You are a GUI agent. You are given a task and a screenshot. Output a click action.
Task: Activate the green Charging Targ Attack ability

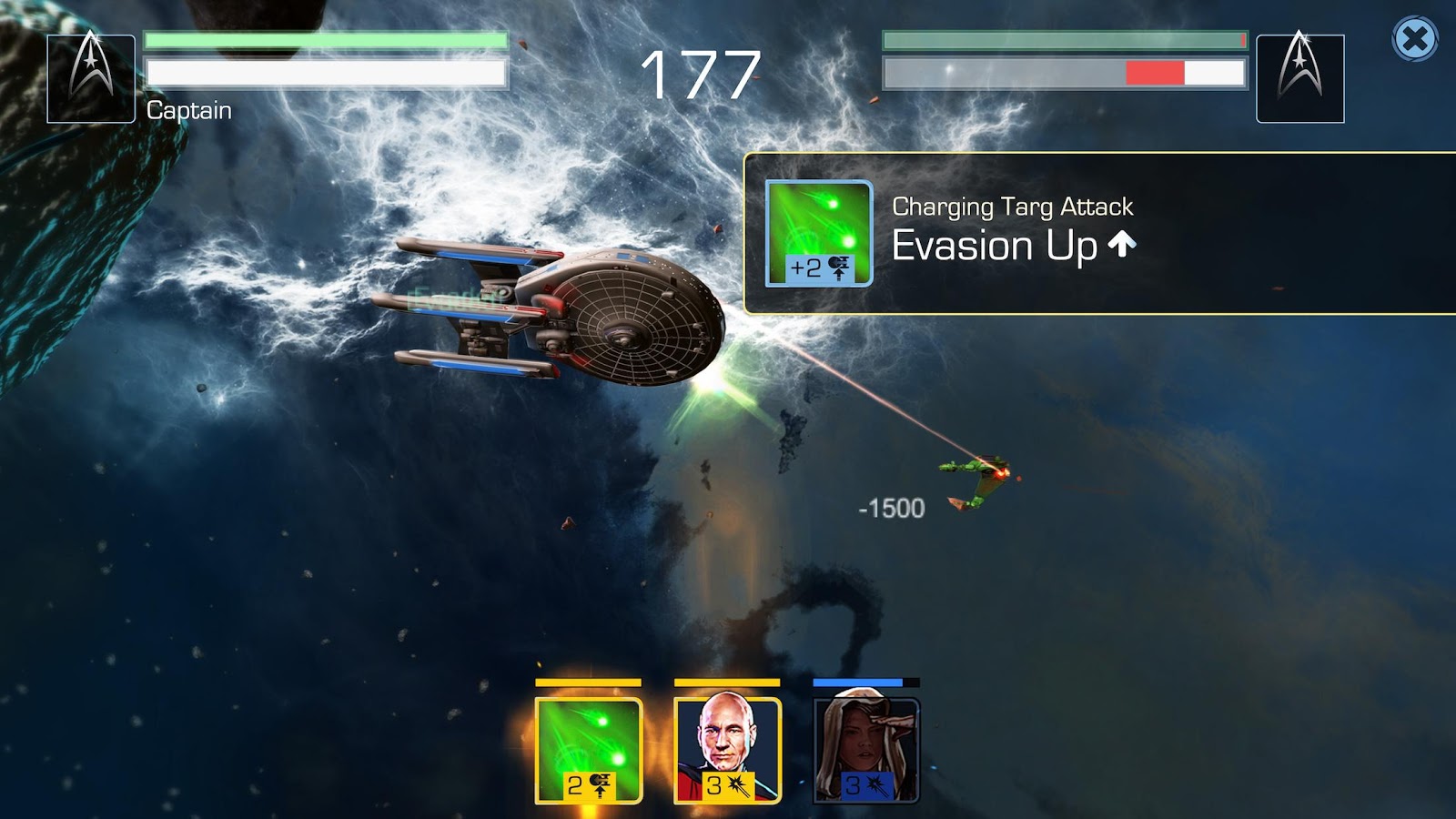pyautogui.click(x=589, y=750)
